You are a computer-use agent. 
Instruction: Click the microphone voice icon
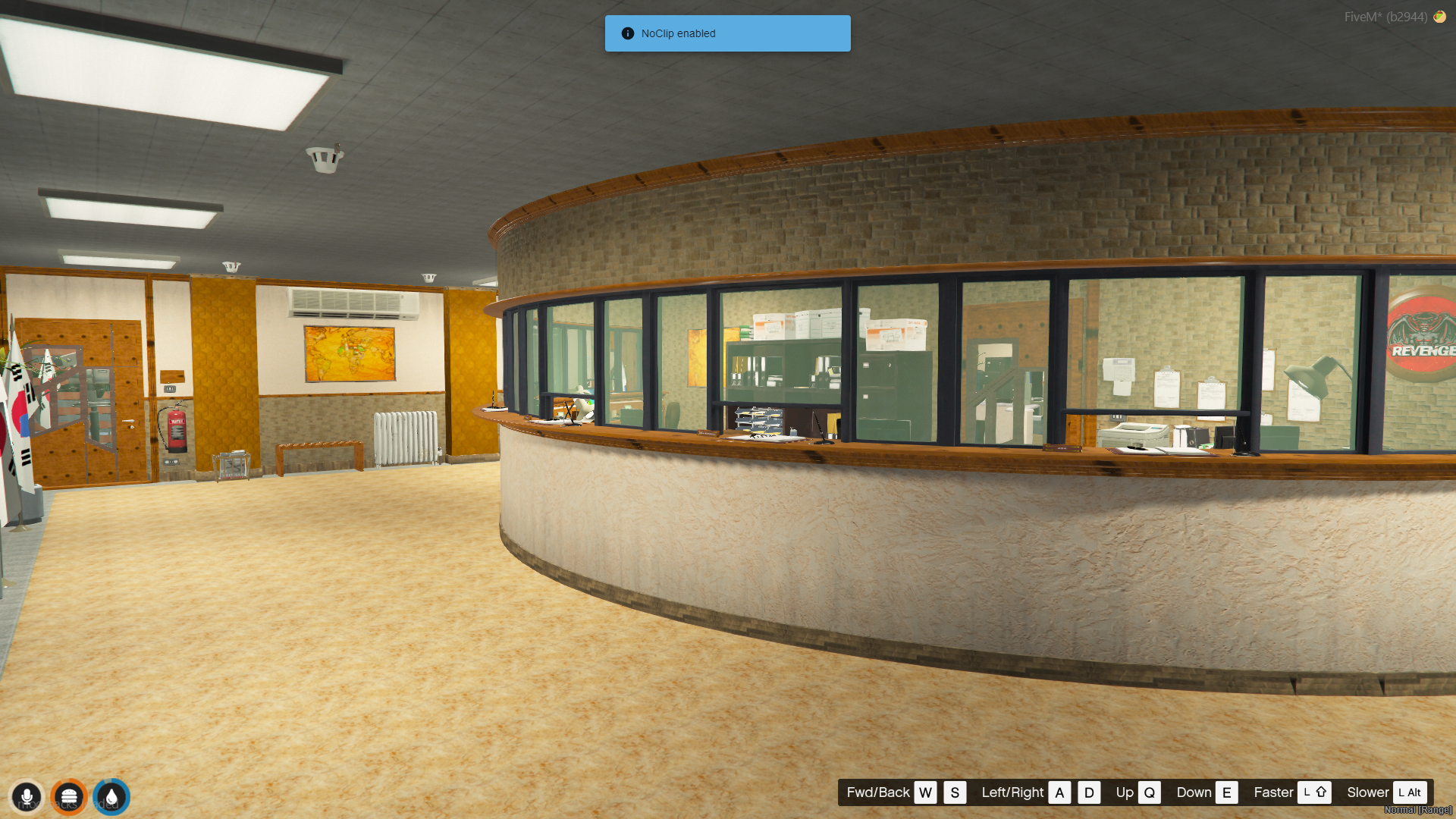click(x=27, y=797)
